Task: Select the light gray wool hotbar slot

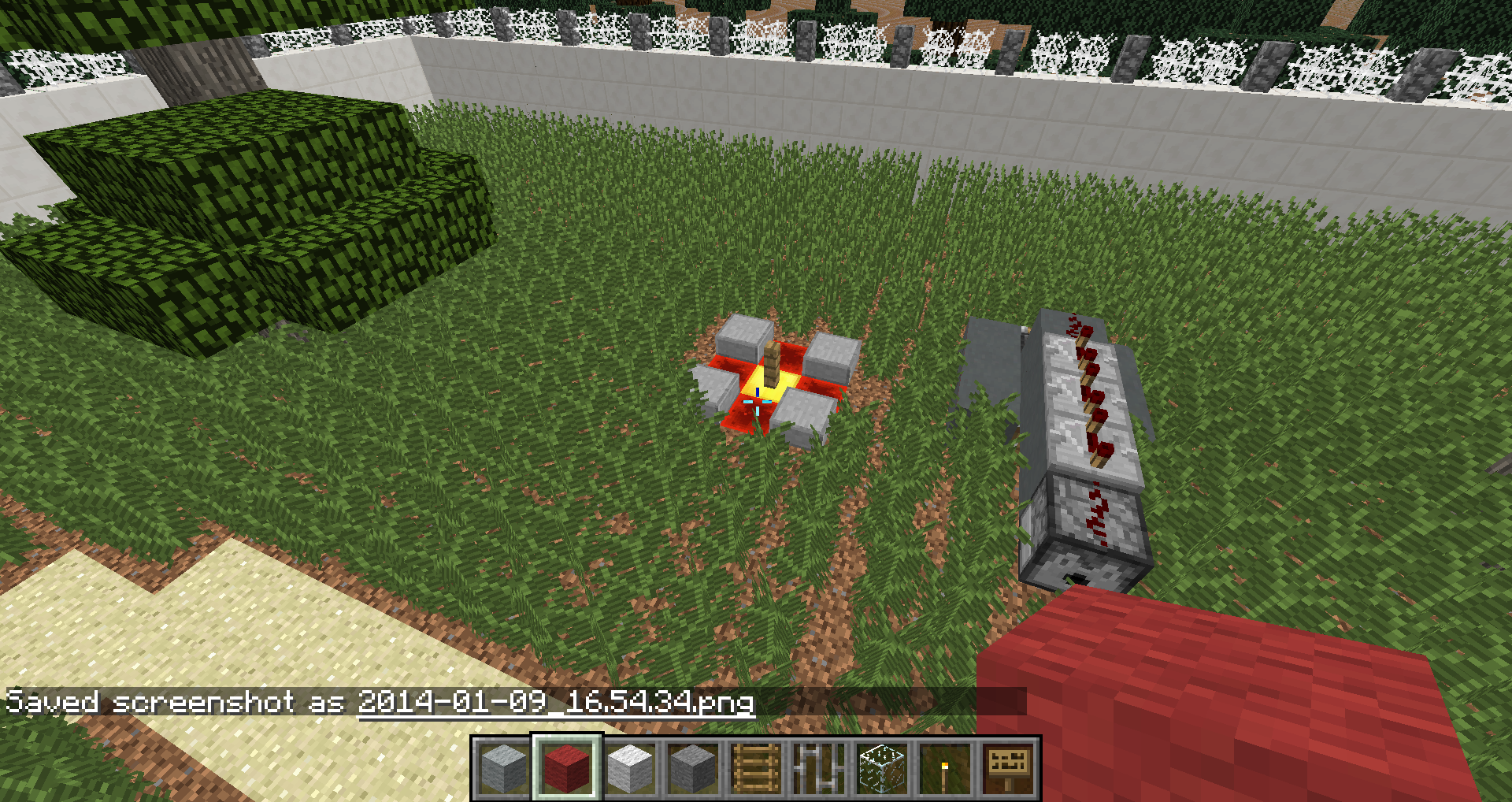Action: tap(504, 768)
